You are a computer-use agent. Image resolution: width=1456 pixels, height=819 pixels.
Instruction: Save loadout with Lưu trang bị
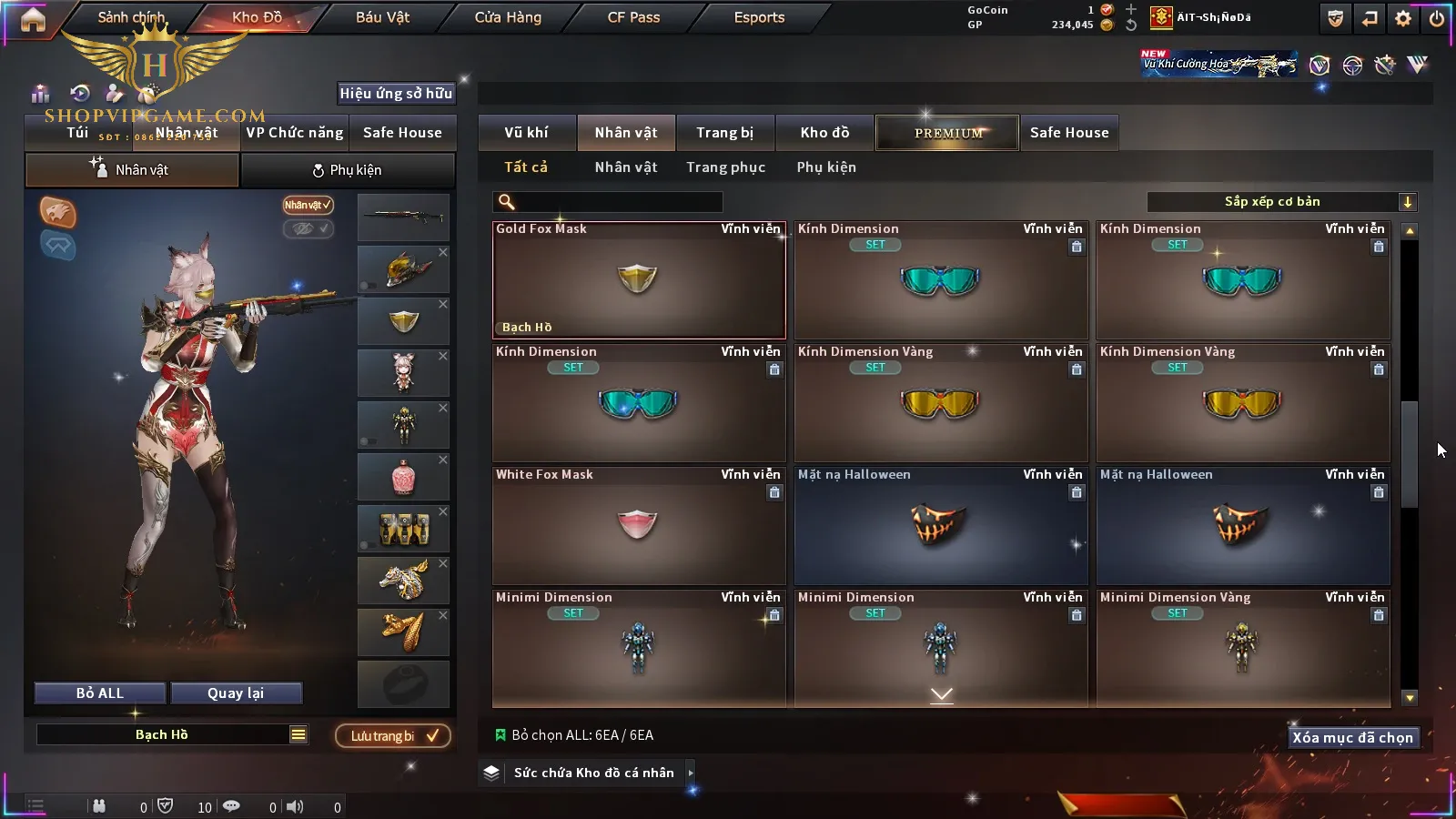393,736
